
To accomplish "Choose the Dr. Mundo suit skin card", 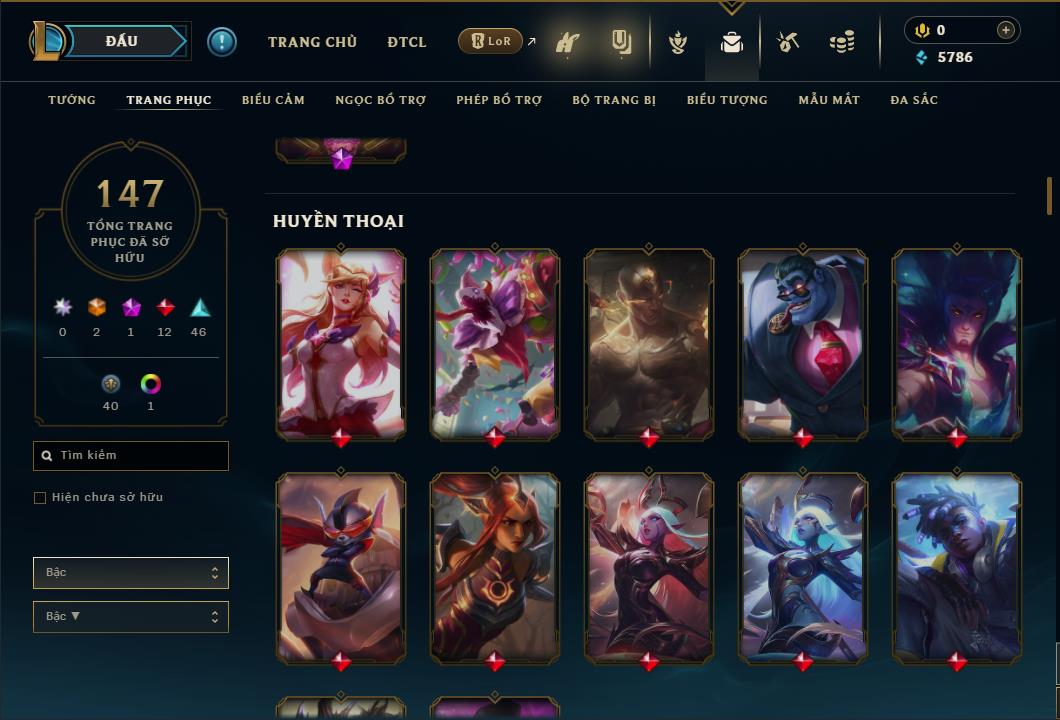I will point(803,343).
